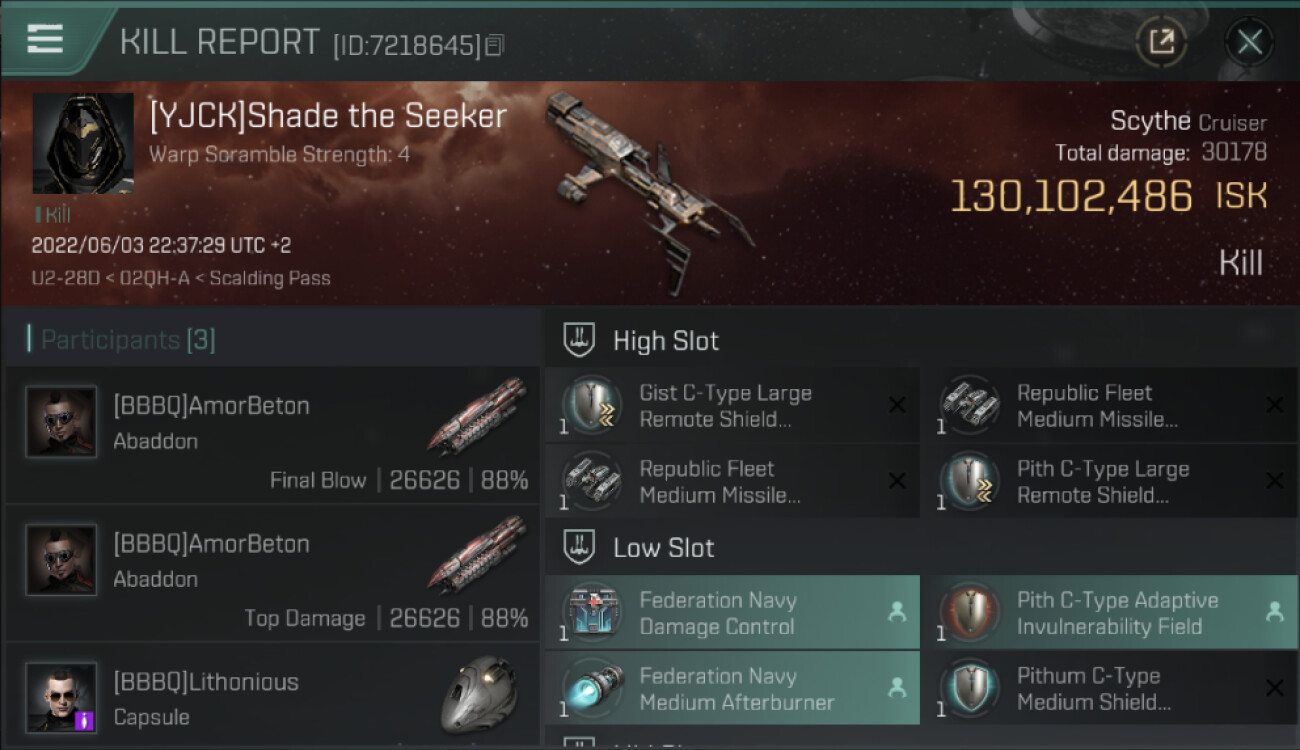The image size is (1300, 750).
Task: Select AmorBeton's Final Blow participant row
Action: 272,435
